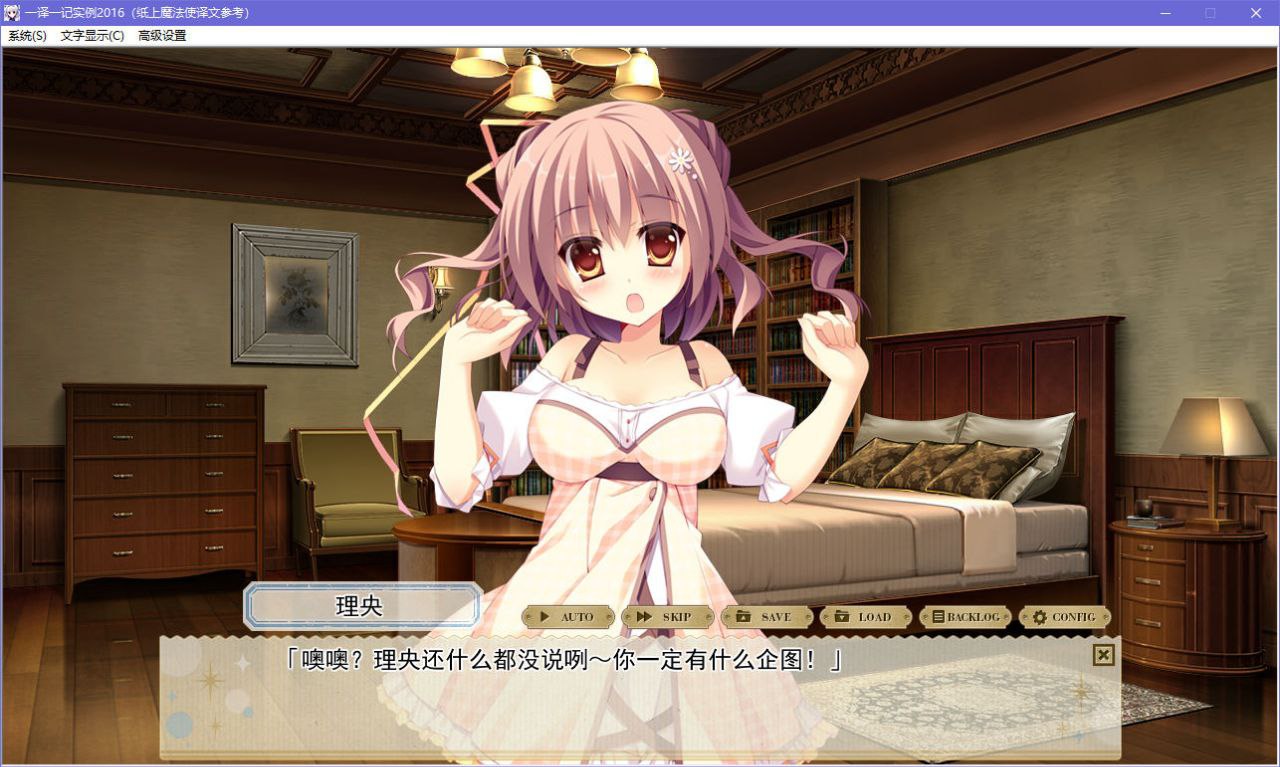
Task: Open the 高级设置 menu
Action: (x=163, y=34)
